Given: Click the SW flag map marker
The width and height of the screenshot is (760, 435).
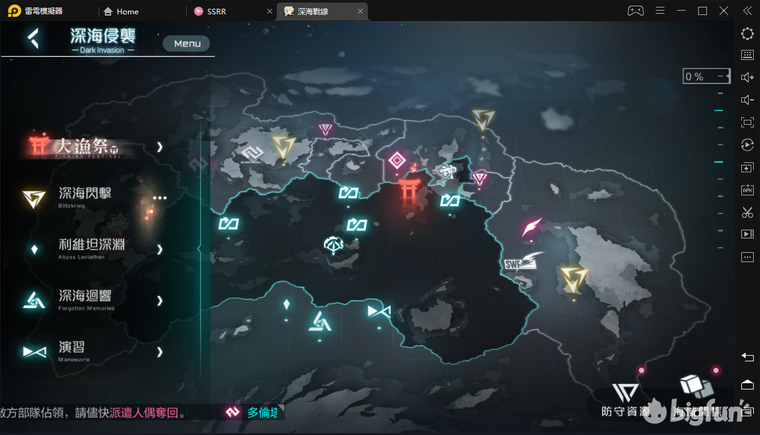Looking at the screenshot, I should point(518,261).
